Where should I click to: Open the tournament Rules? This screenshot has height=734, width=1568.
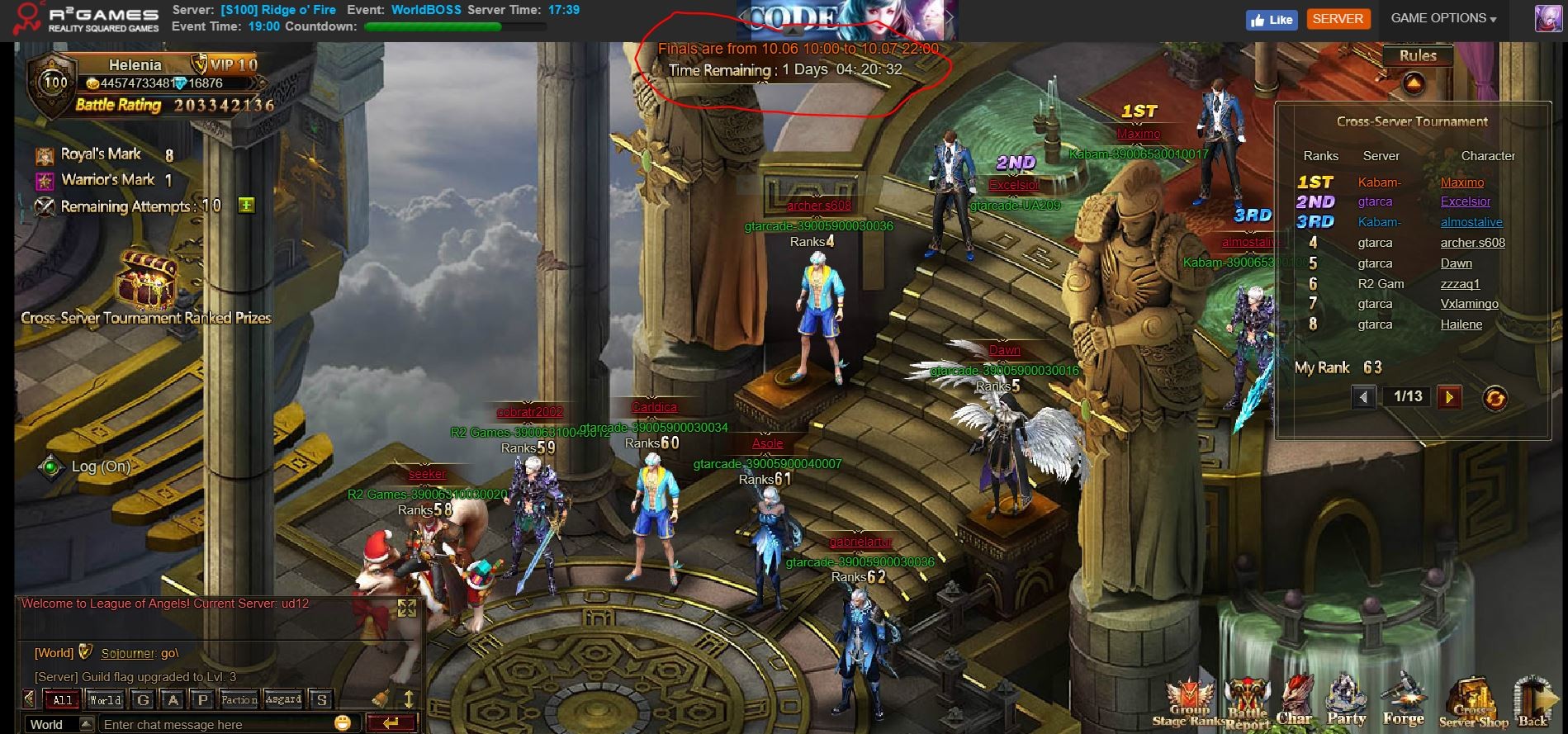point(1417,56)
